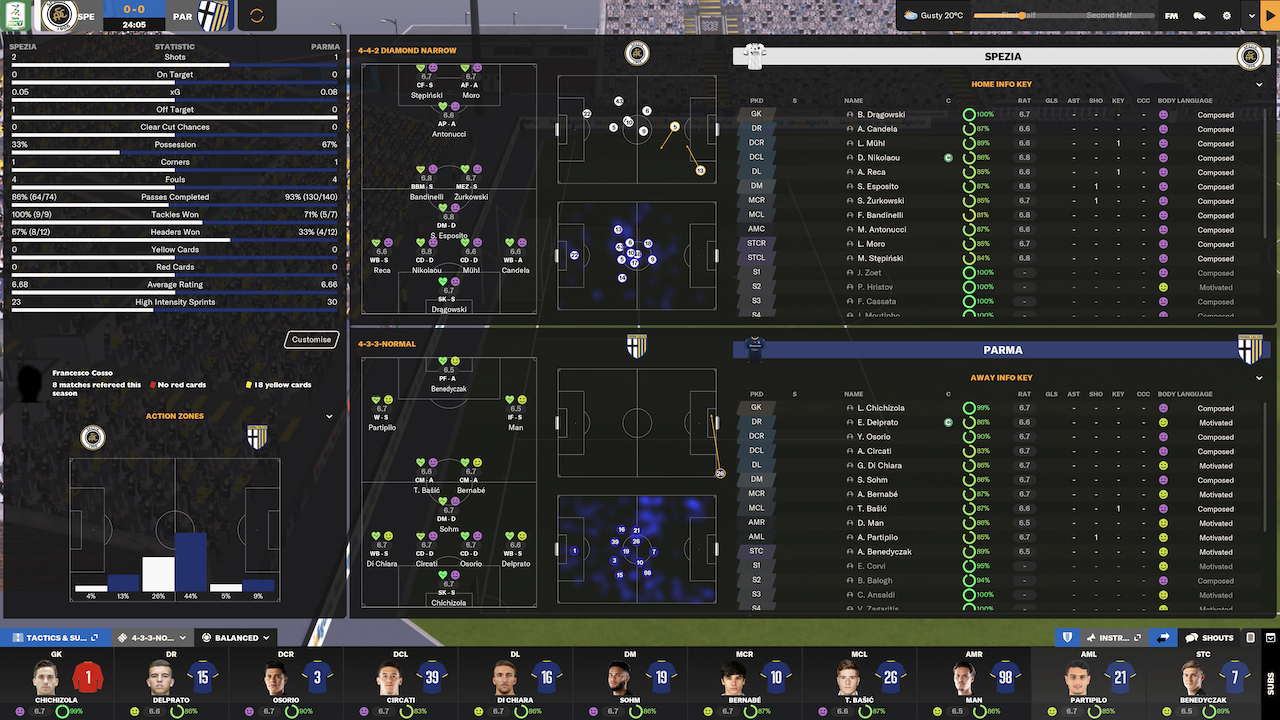Click the Customise statistics button
The image size is (1280, 720).
pyautogui.click(x=311, y=340)
